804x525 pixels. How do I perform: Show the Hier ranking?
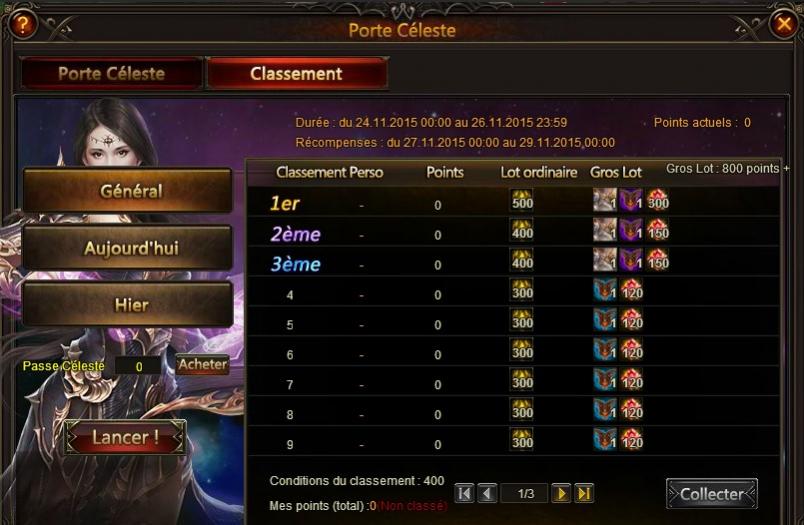tap(128, 304)
